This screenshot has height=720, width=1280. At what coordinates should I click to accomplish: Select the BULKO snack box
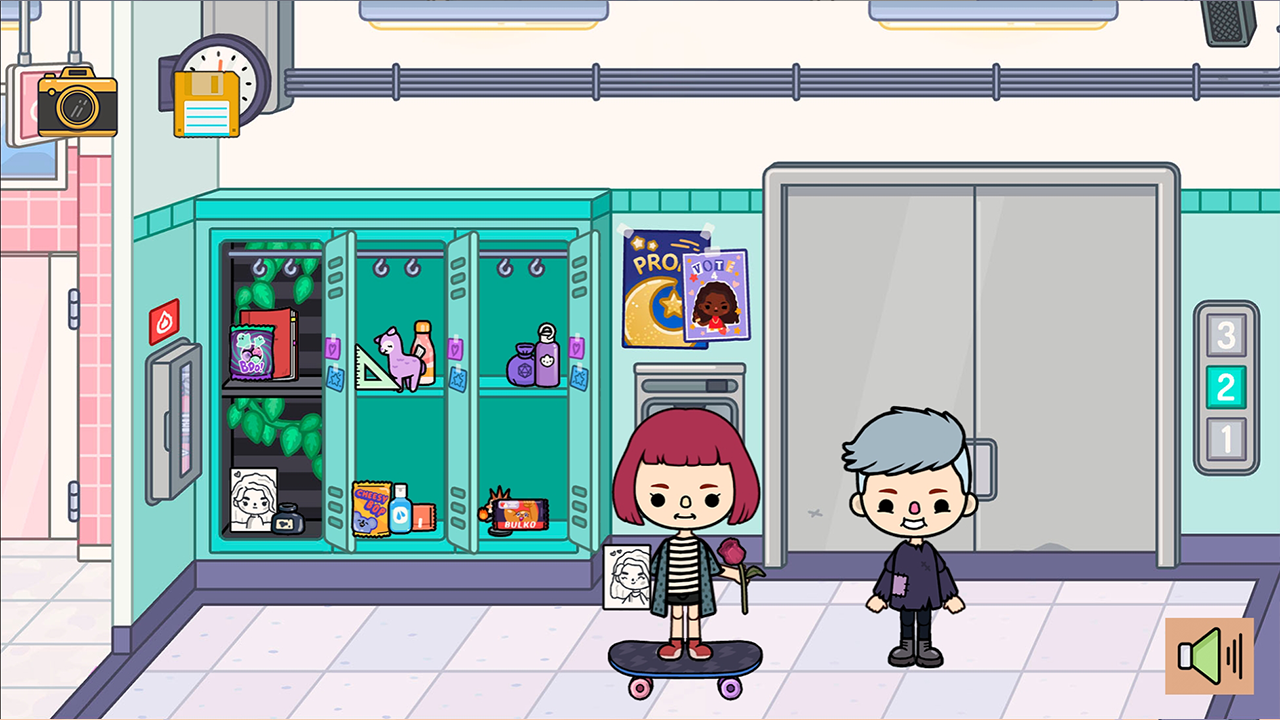(521, 513)
